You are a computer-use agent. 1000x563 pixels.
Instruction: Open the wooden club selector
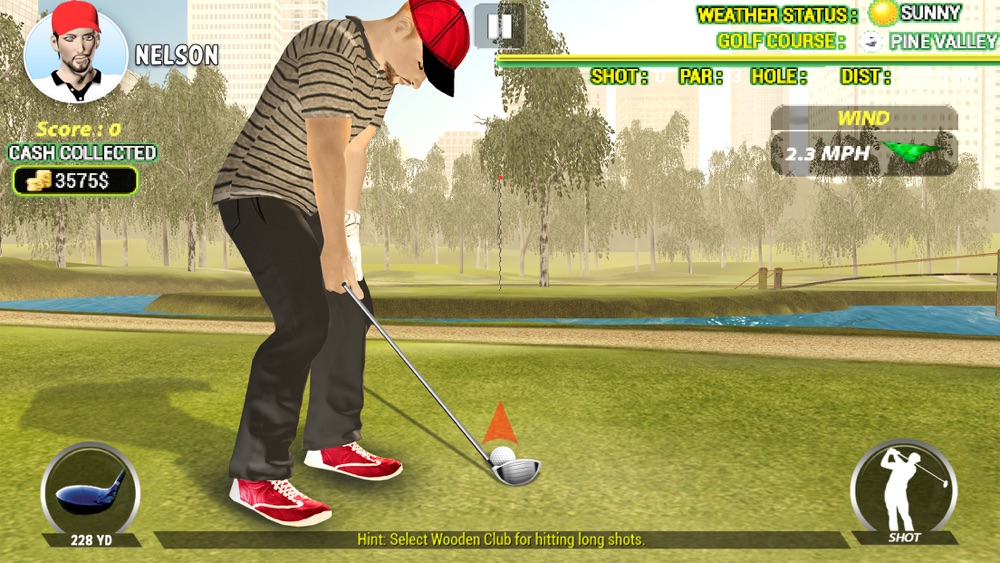coord(90,491)
